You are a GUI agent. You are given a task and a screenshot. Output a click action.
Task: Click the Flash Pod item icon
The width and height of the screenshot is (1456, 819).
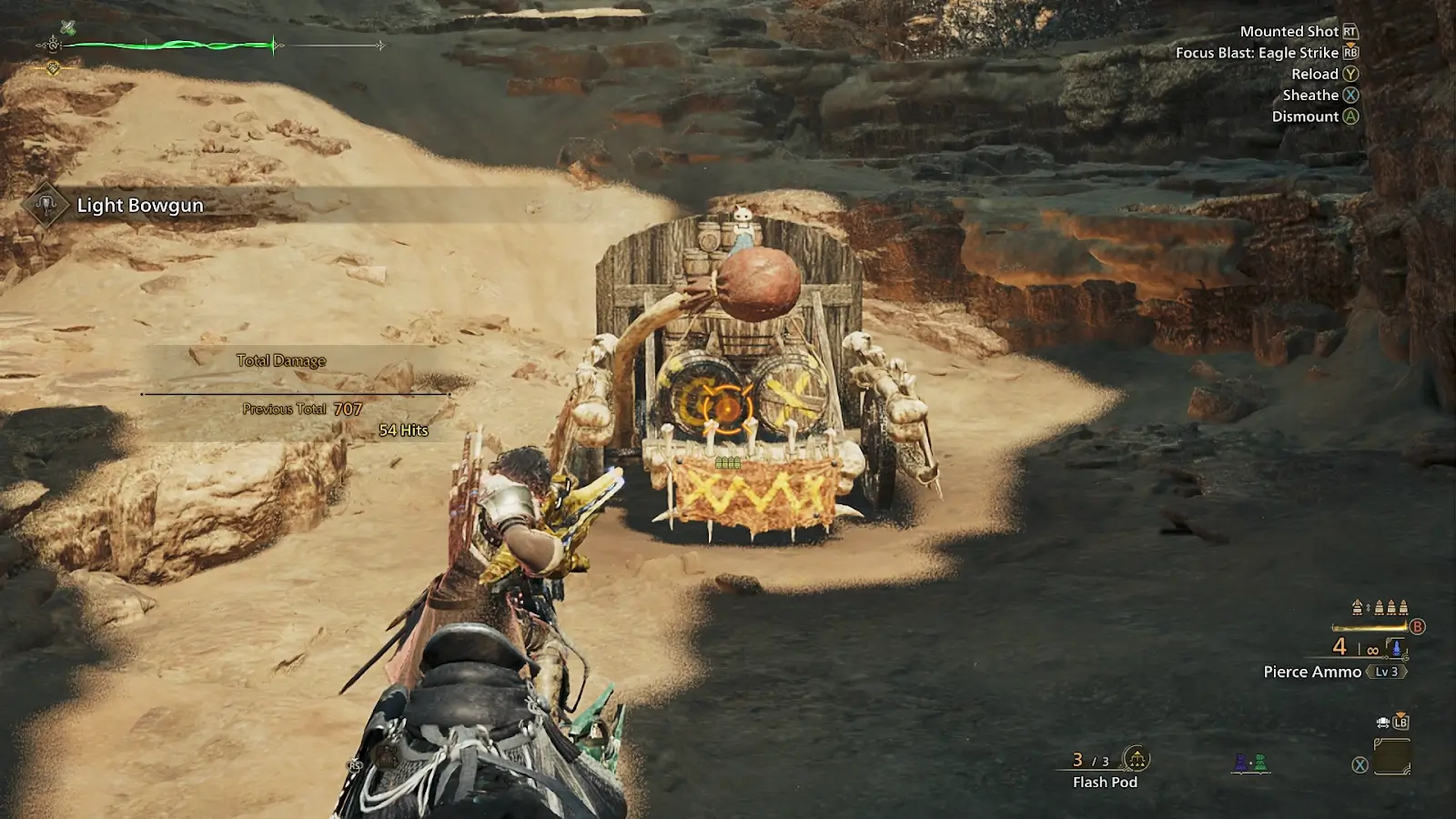coord(1137,759)
